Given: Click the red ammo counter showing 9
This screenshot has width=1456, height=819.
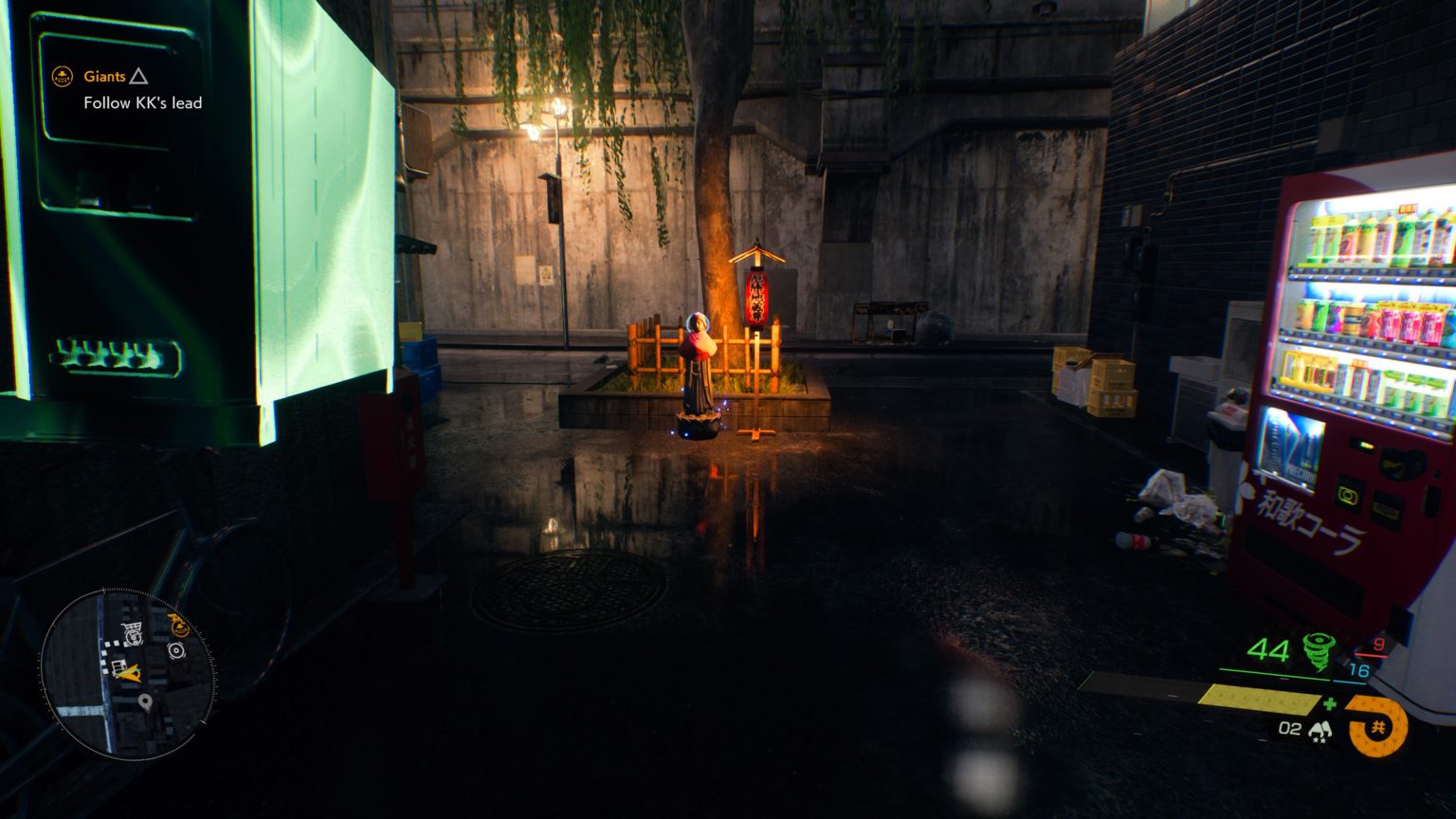Looking at the screenshot, I should 1379,644.
